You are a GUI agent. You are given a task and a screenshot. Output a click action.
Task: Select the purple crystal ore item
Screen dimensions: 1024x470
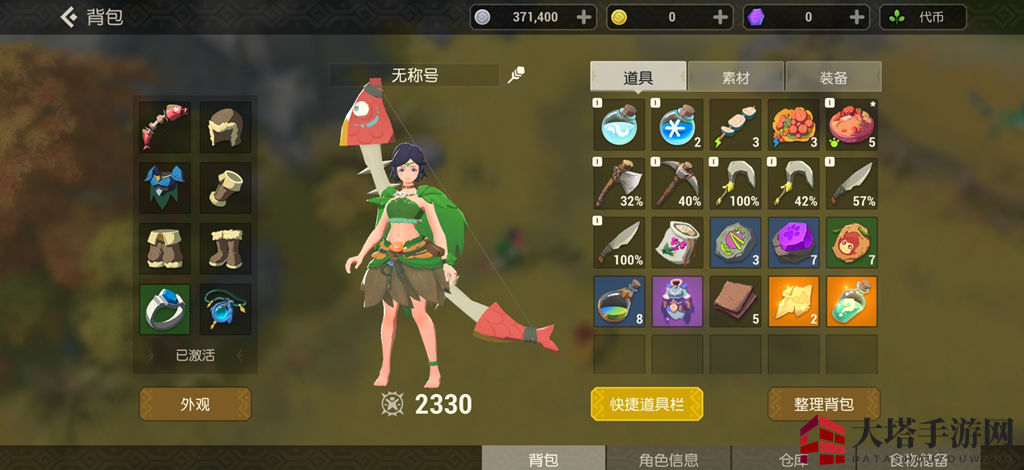coord(794,243)
